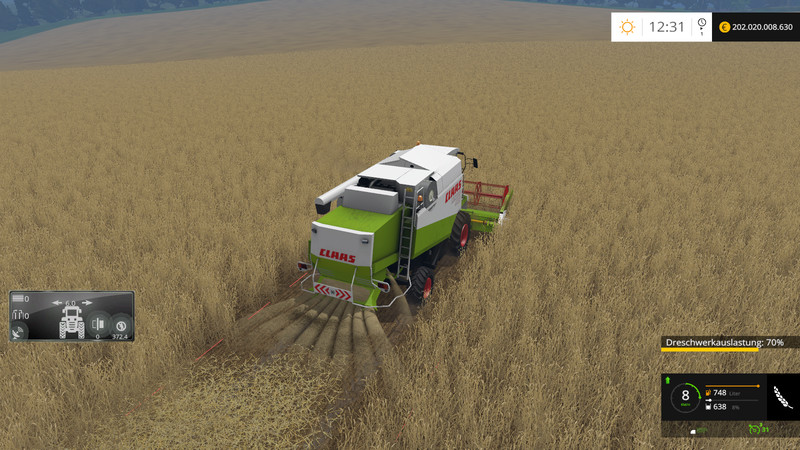This screenshot has width=800, height=450.
Task: Click the sunny weather icon
Action: [x=628, y=26]
